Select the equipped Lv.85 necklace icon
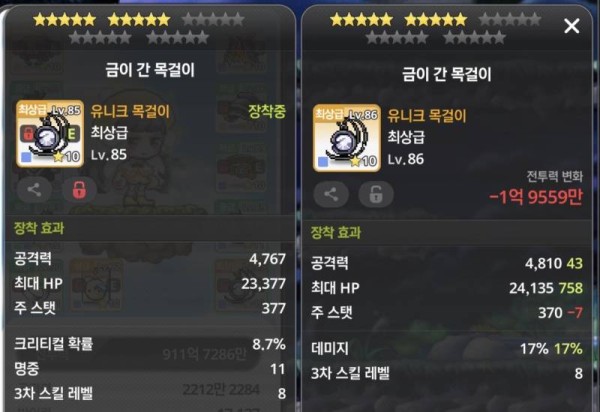This screenshot has height=412, width=600. point(49,134)
